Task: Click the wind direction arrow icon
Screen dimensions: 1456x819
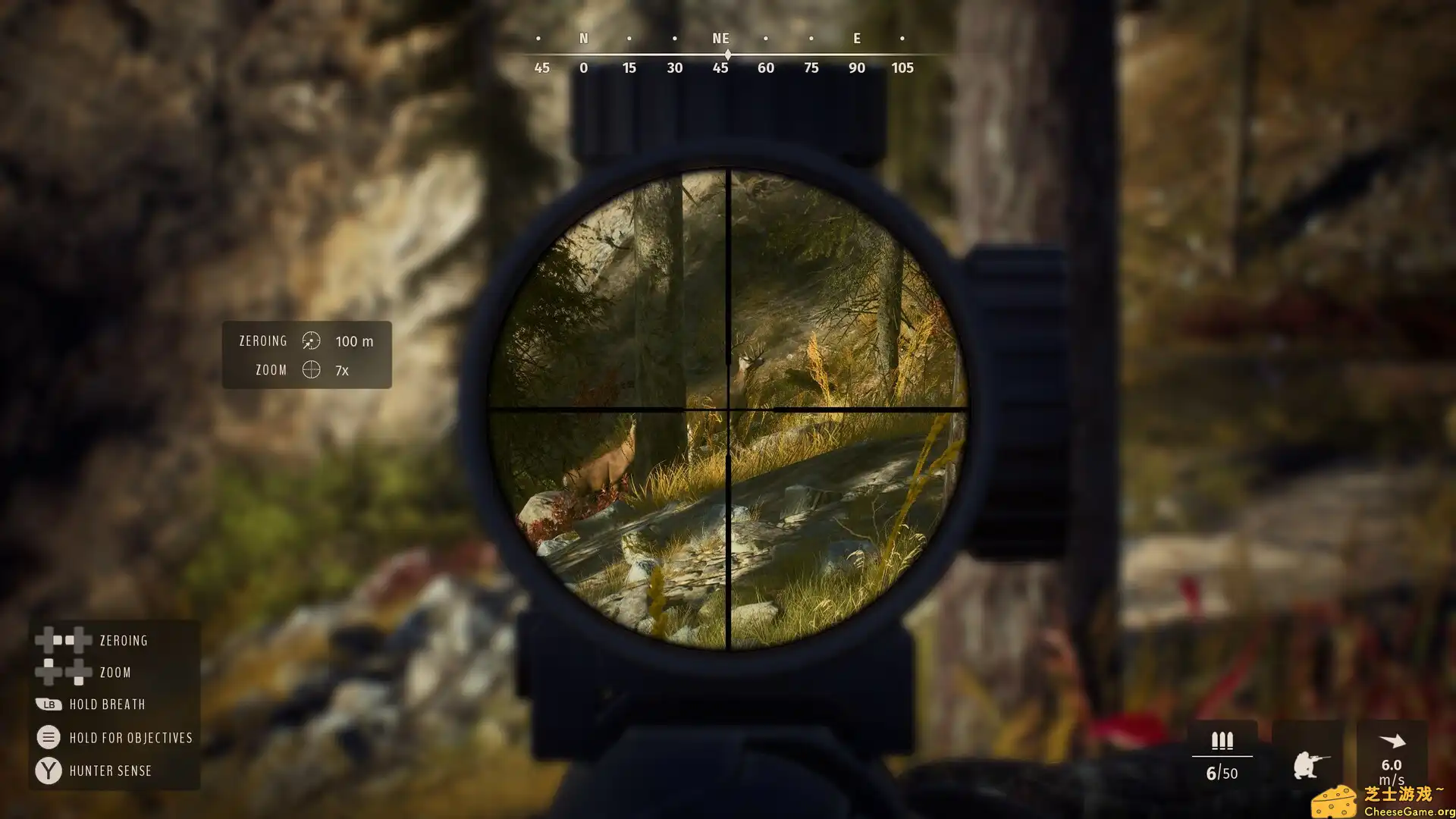Action: (1392, 739)
